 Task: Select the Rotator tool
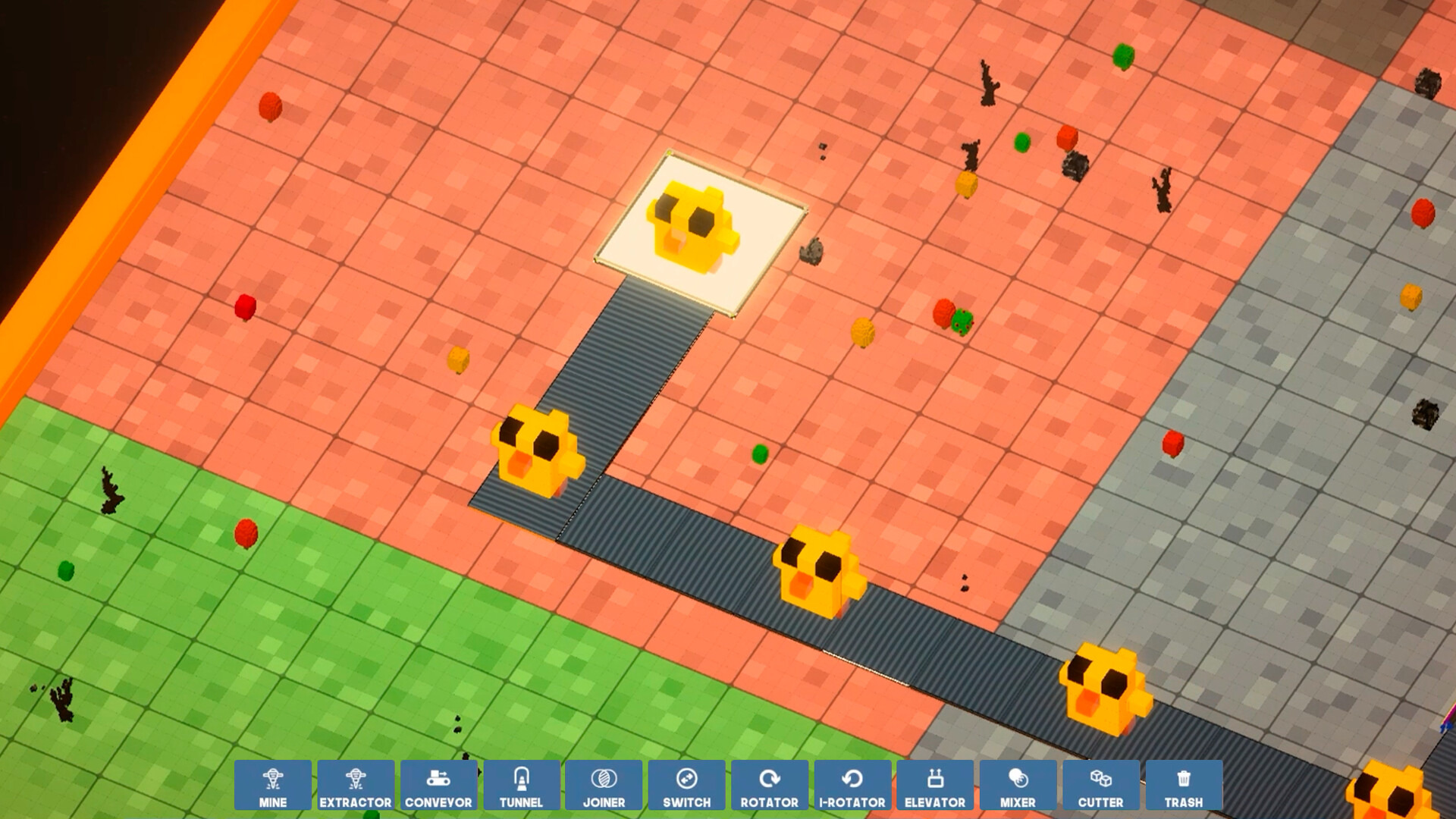tap(770, 784)
